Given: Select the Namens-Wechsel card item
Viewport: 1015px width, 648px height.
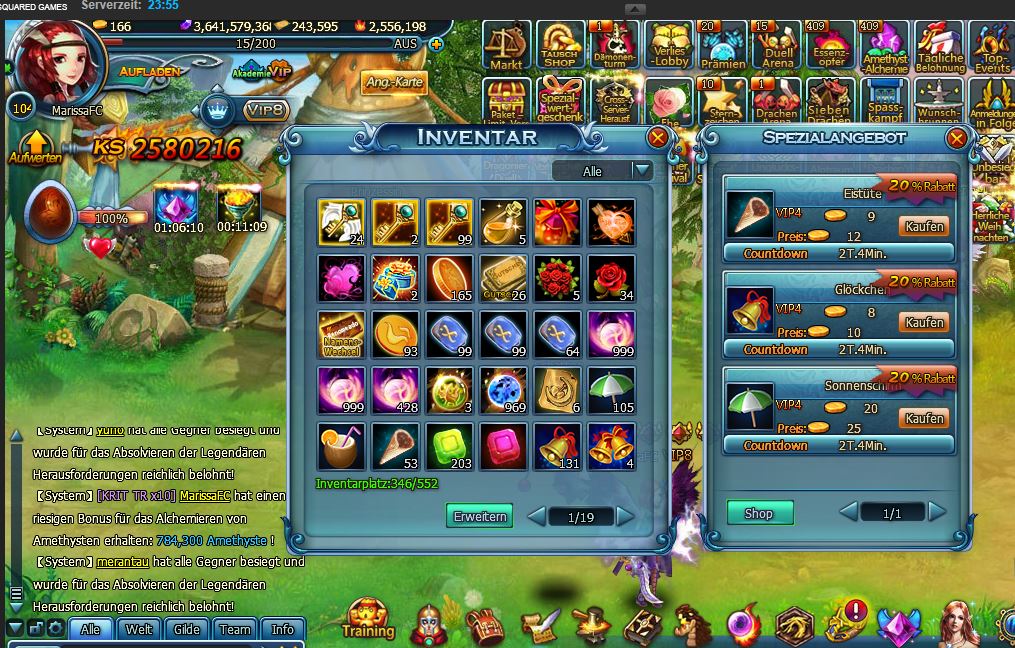Looking at the screenshot, I should (x=340, y=334).
